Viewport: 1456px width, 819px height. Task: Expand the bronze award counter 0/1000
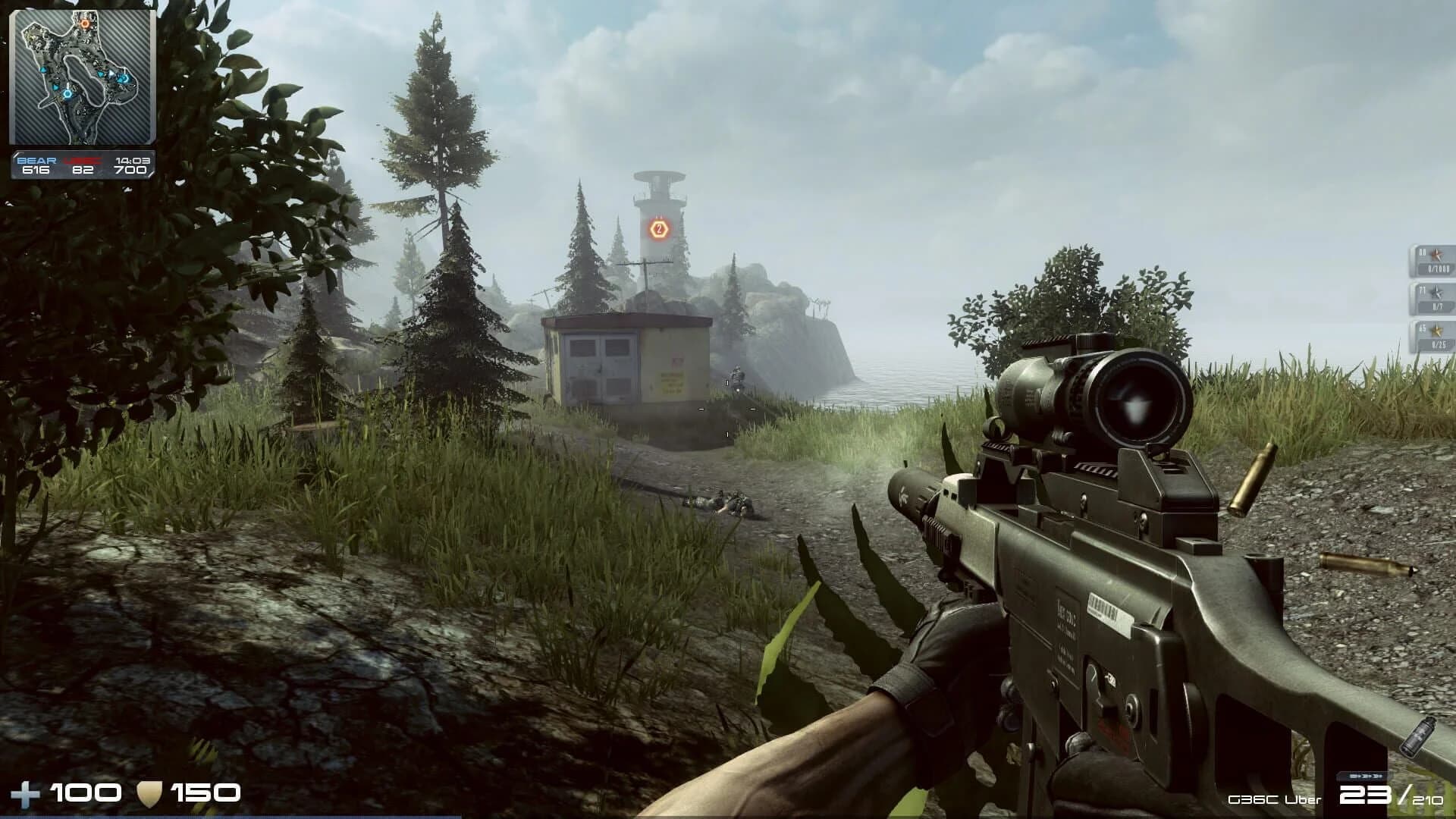click(1439, 268)
